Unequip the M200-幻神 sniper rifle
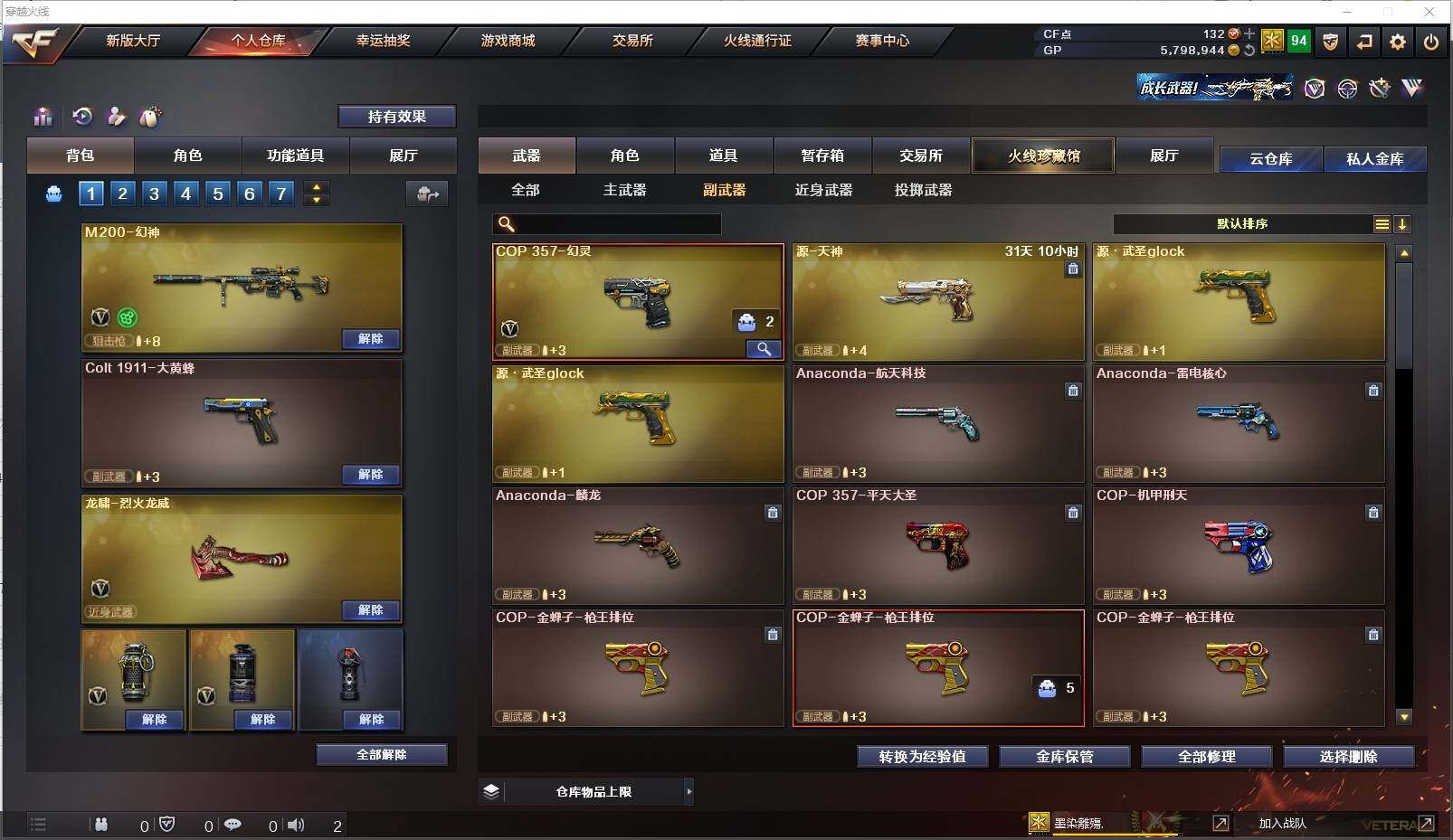 click(x=370, y=339)
